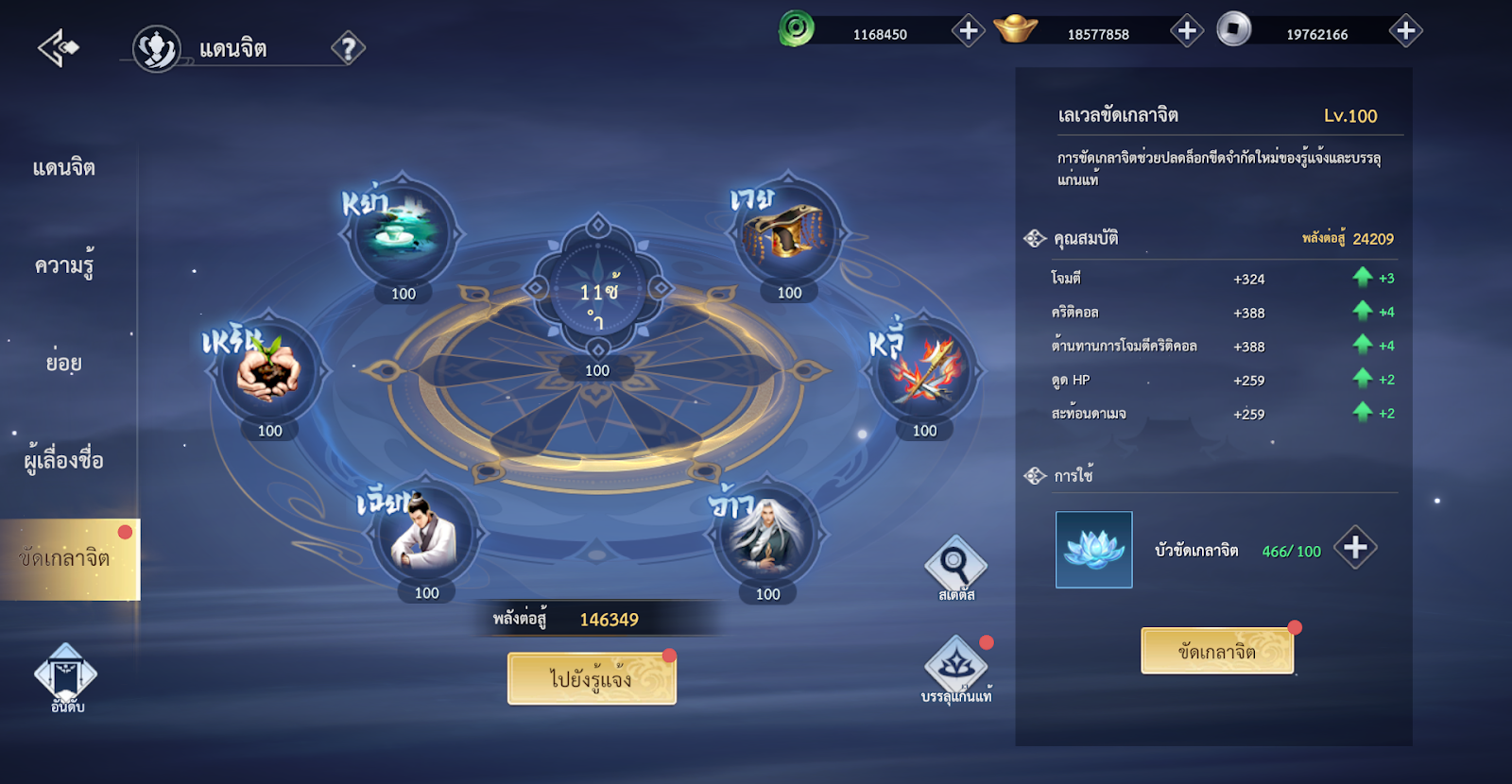Add more green jade currency
The width and height of the screenshot is (1512, 784).
pyautogui.click(x=968, y=31)
